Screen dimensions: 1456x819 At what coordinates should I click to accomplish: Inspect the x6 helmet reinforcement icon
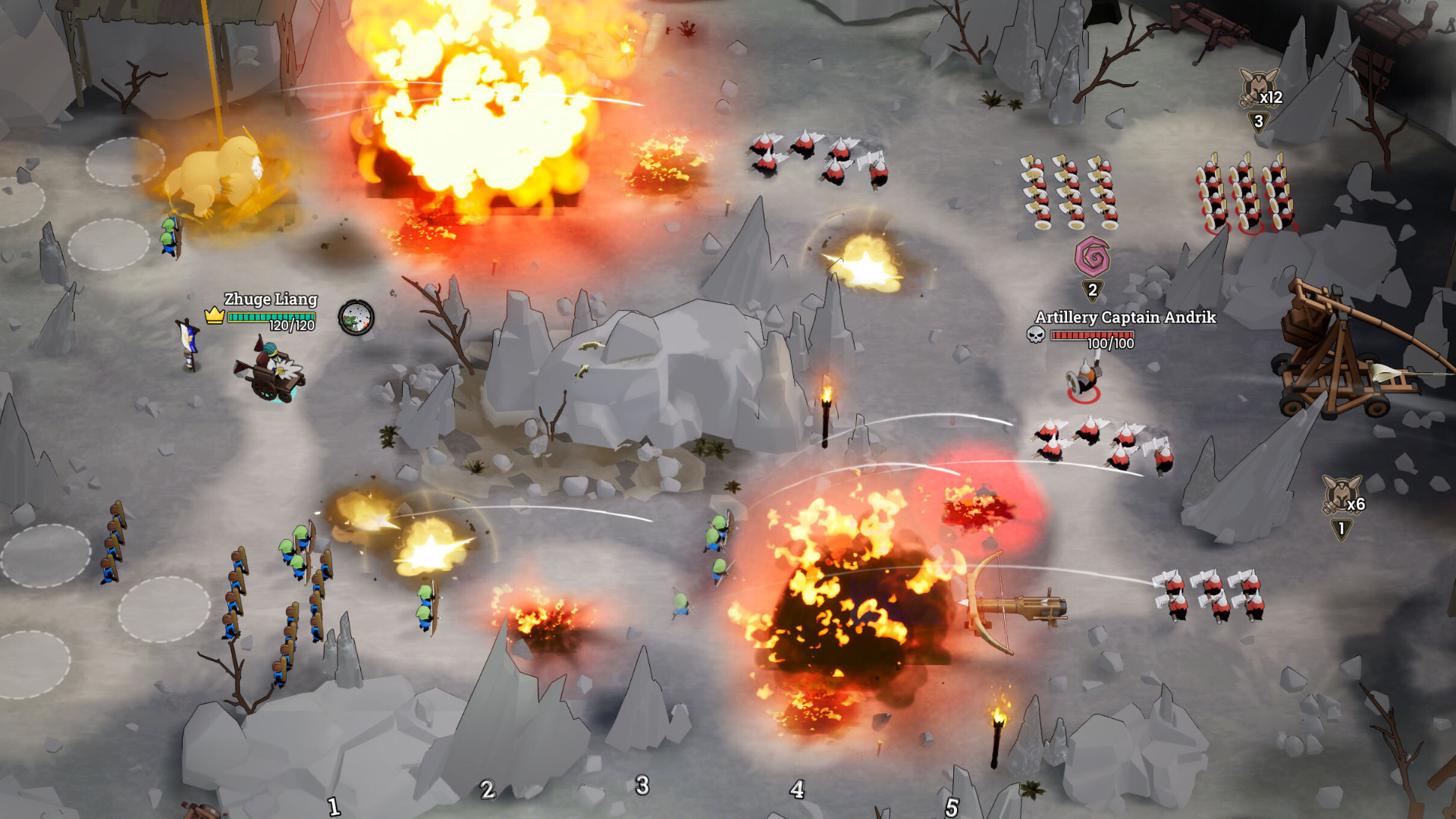click(1341, 494)
